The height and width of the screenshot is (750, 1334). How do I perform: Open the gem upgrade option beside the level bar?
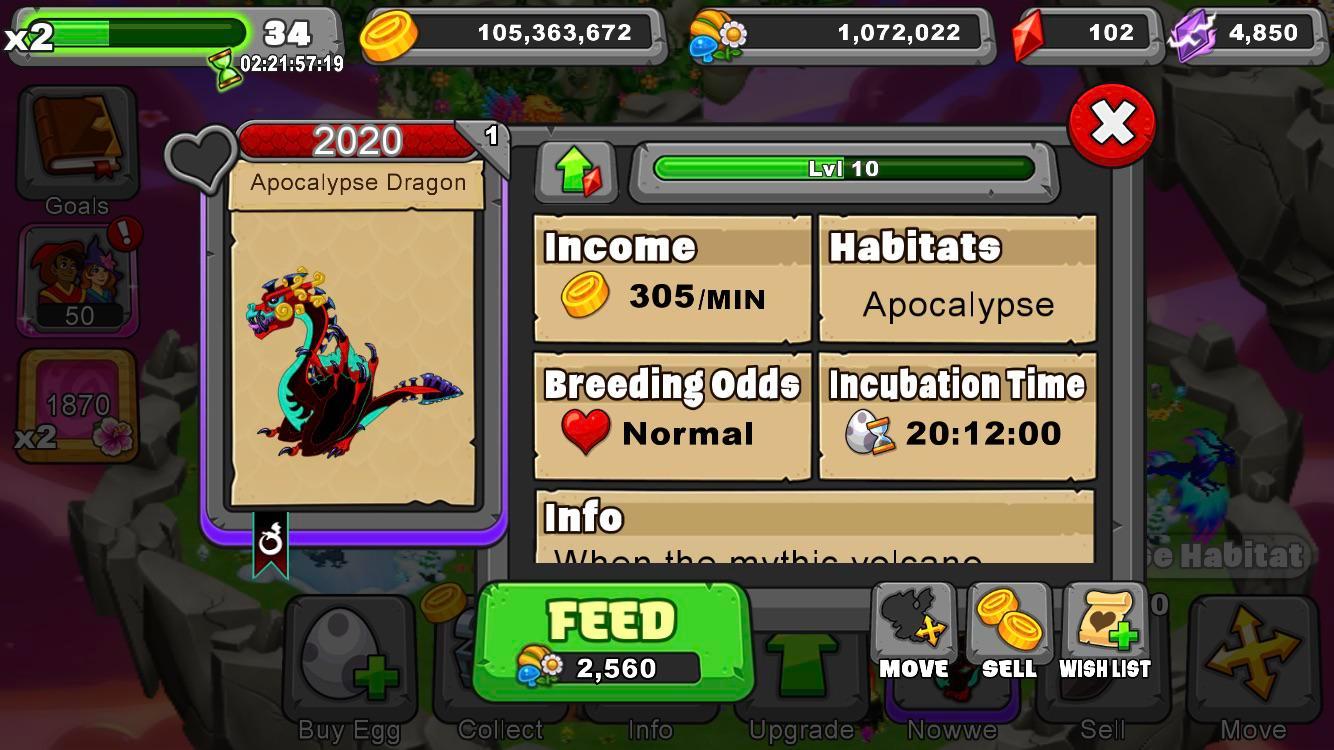pyautogui.click(x=577, y=169)
